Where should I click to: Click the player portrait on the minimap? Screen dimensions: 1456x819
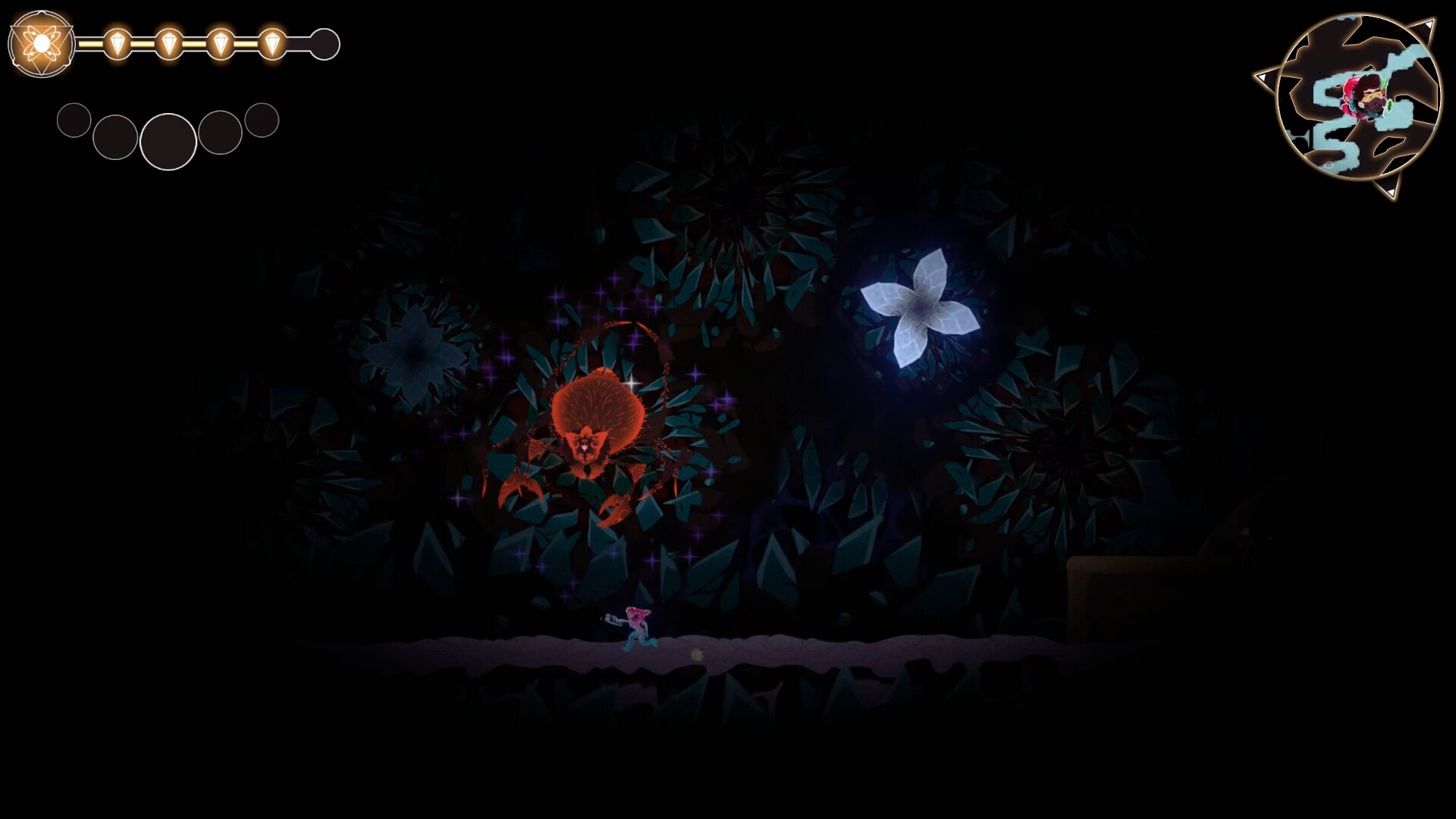coord(1363,96)
